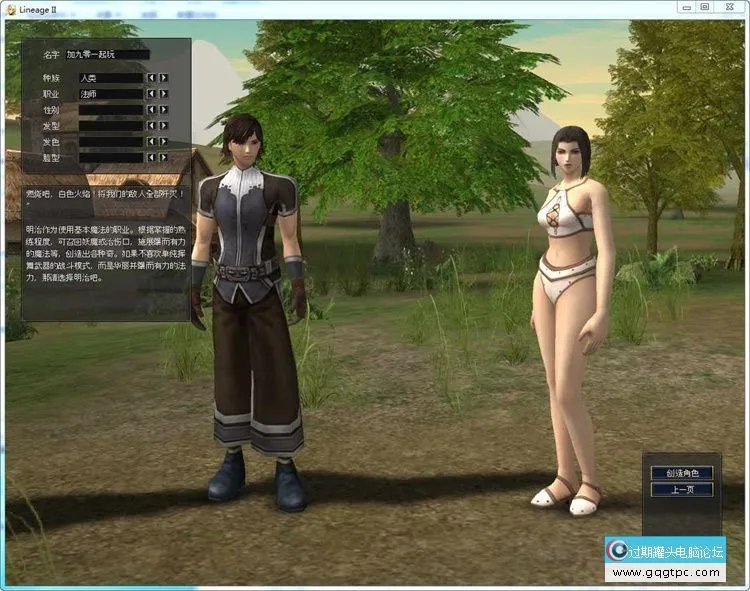Pick next 脸型 face type

[164, 158]
